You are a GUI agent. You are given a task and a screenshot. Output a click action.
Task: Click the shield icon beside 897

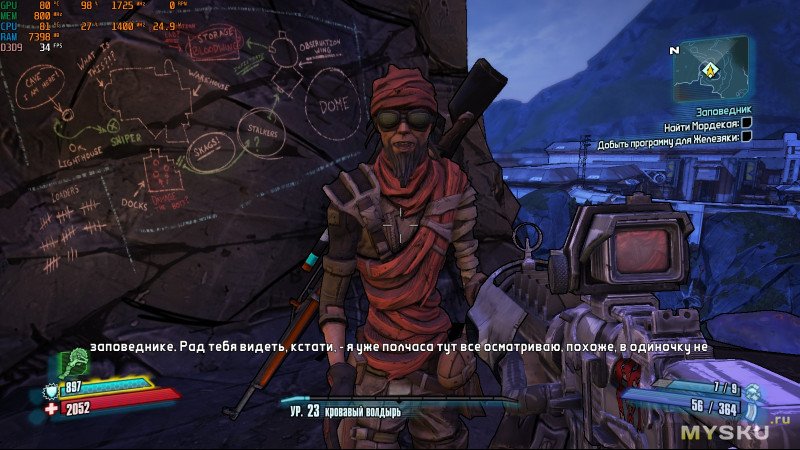click(x=53, y=389)
